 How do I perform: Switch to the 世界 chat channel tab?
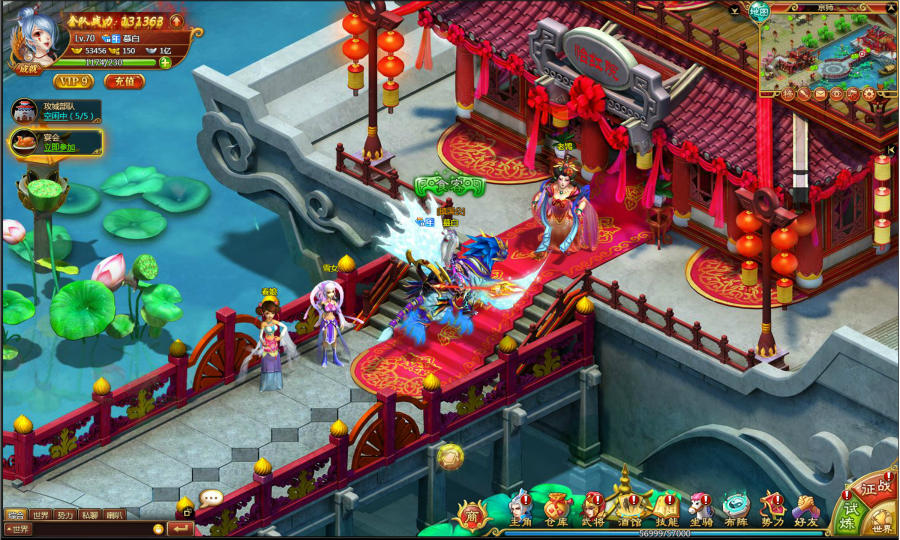pos(40,515)
